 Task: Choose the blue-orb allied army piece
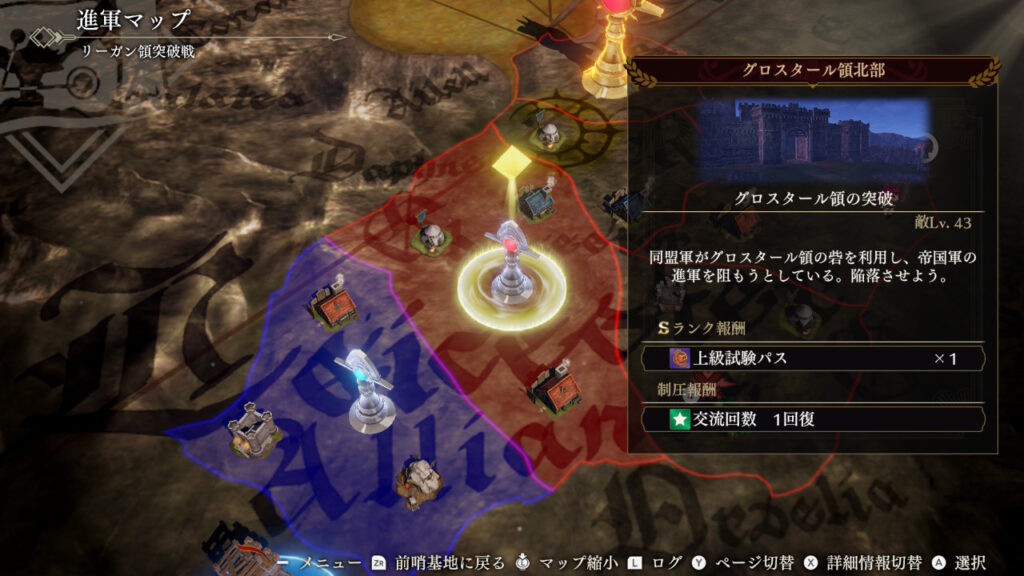[x=362, y=392]
